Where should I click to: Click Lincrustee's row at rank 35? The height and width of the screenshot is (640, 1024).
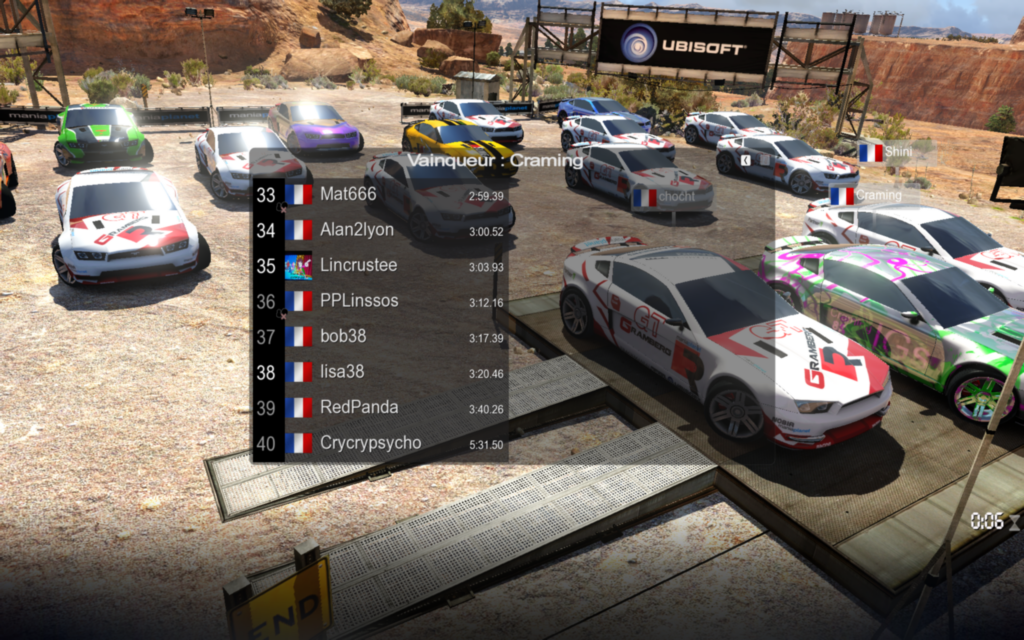tap(380, 266)
